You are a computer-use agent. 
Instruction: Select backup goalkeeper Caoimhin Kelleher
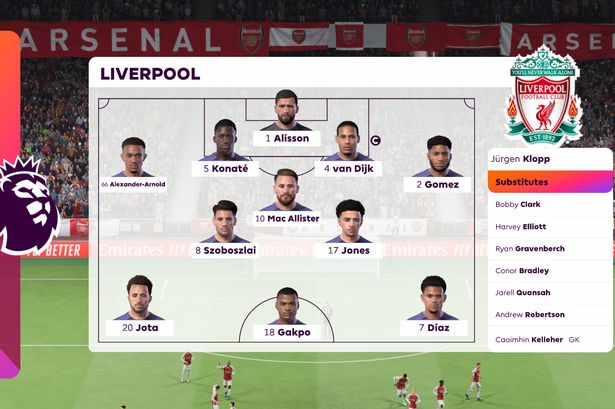click(550, 339)
